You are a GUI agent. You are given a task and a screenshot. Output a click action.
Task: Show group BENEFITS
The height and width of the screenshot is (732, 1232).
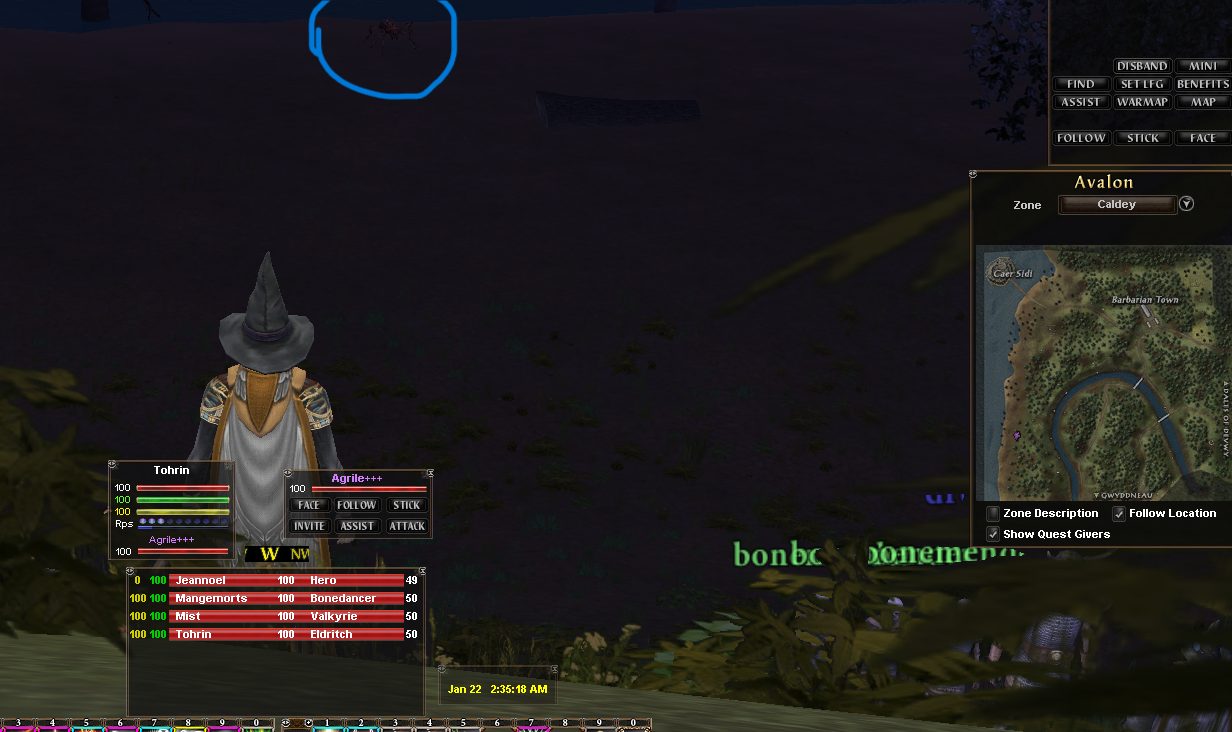point(1203,84)
